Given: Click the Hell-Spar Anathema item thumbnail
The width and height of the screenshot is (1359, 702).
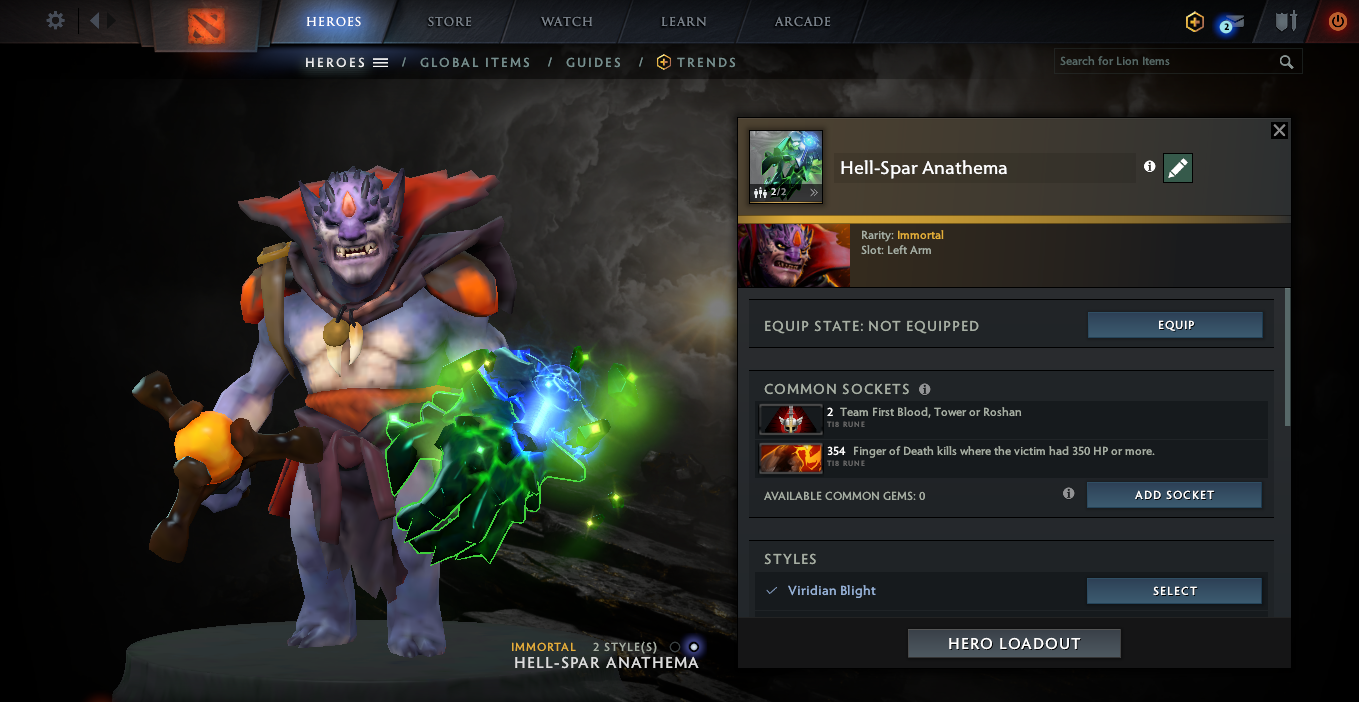Looking at the screenshot, I should pyautogui.click(x=786, y=167).
